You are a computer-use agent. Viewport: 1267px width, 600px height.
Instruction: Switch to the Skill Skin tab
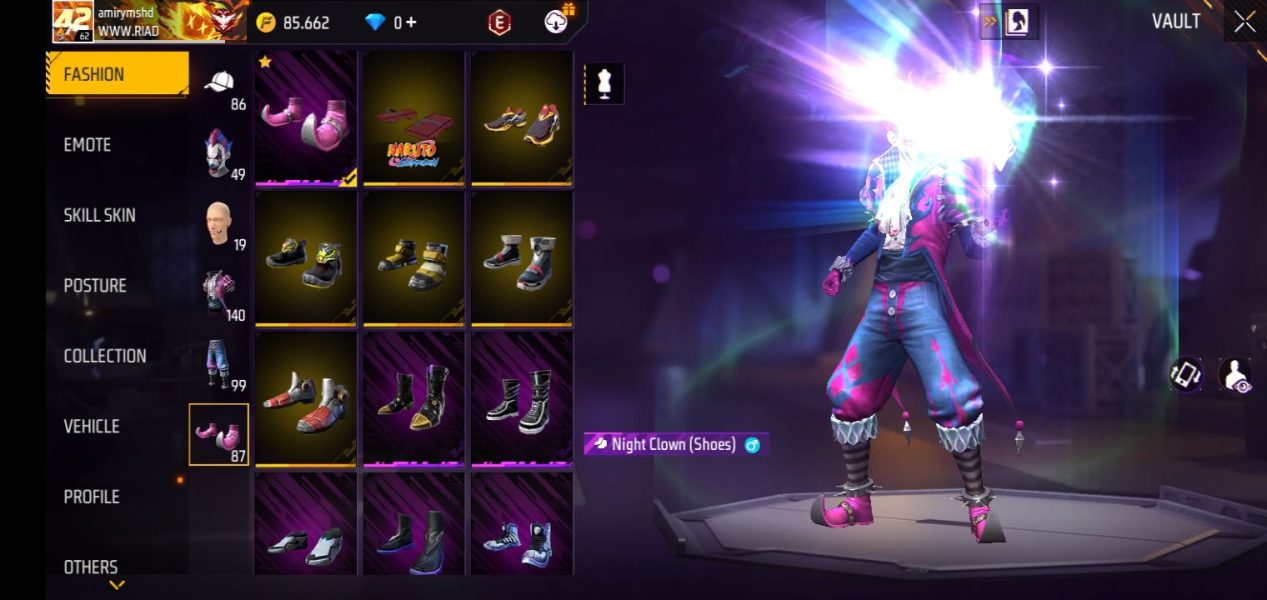tap(99, 215)
